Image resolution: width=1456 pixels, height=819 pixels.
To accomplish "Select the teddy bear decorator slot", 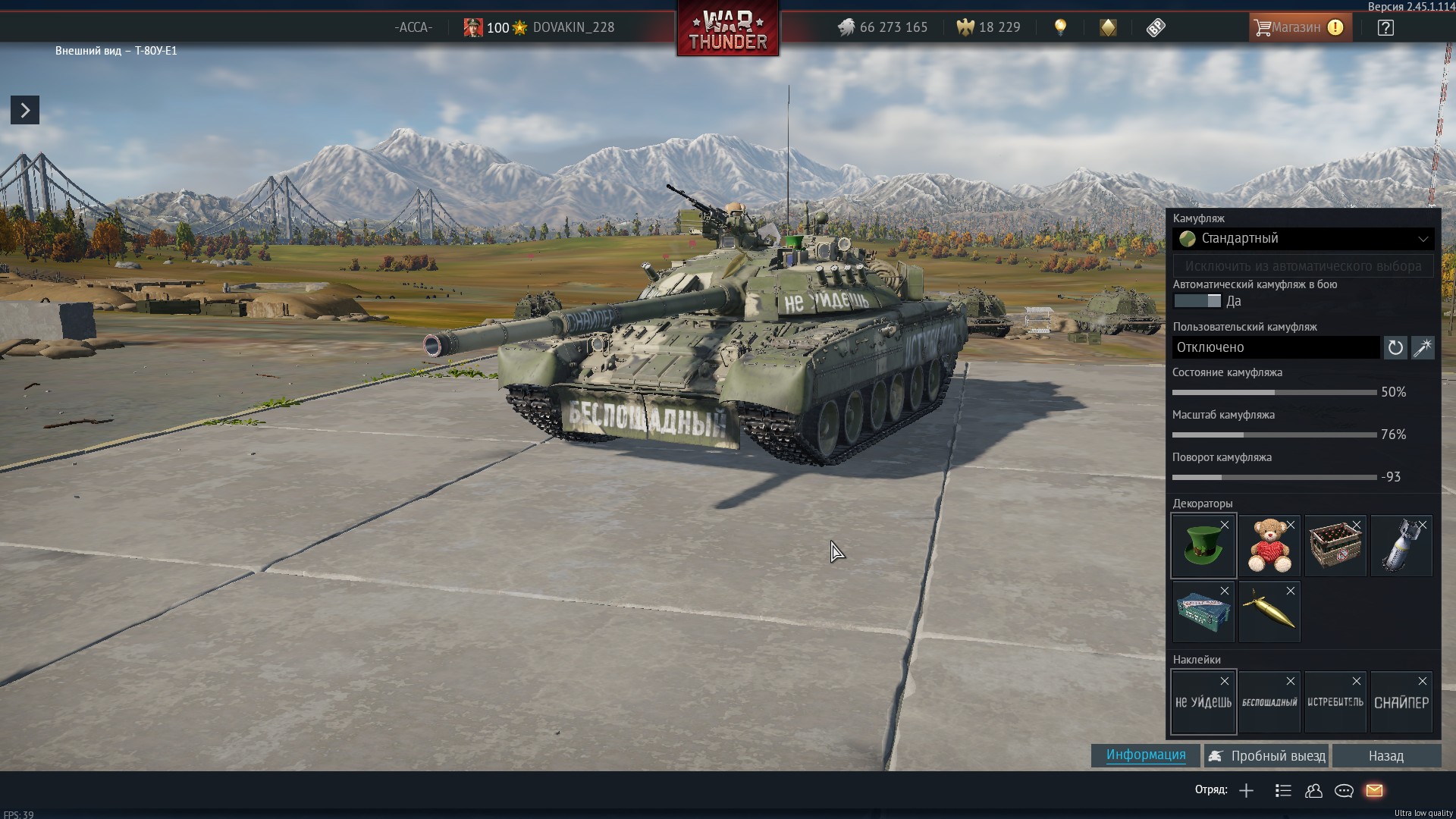I will 1269,546.
